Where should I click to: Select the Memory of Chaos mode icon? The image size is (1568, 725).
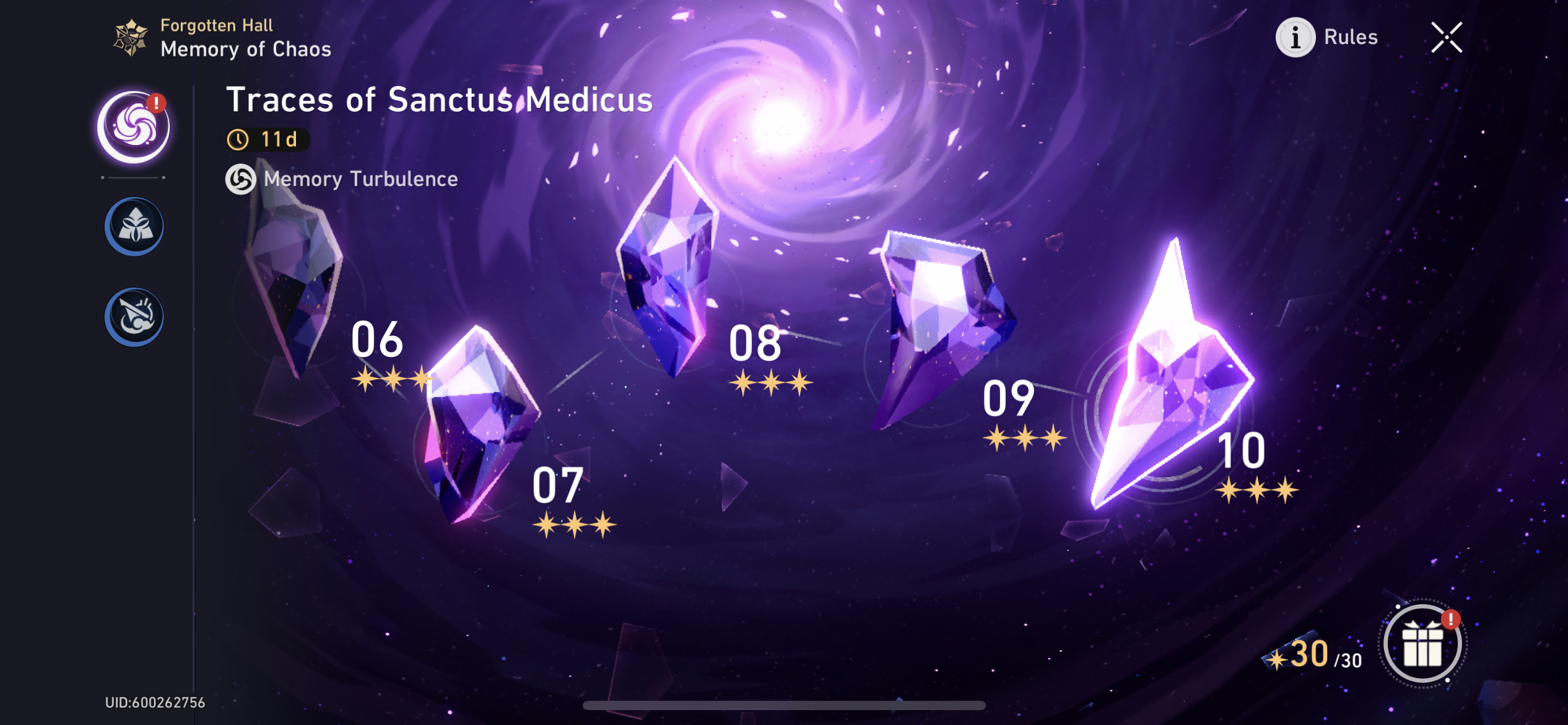[133, 124]
